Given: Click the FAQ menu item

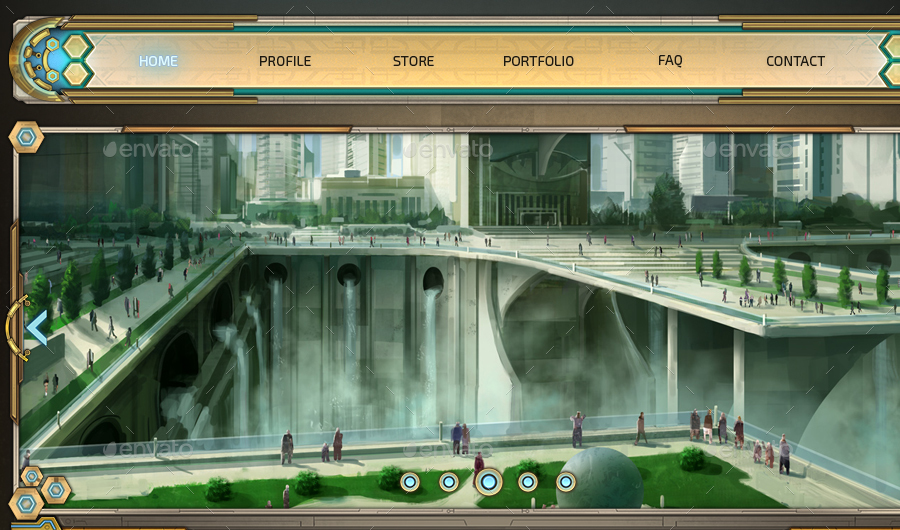Looking at the screenshot, I should click(x=670, y=60).
